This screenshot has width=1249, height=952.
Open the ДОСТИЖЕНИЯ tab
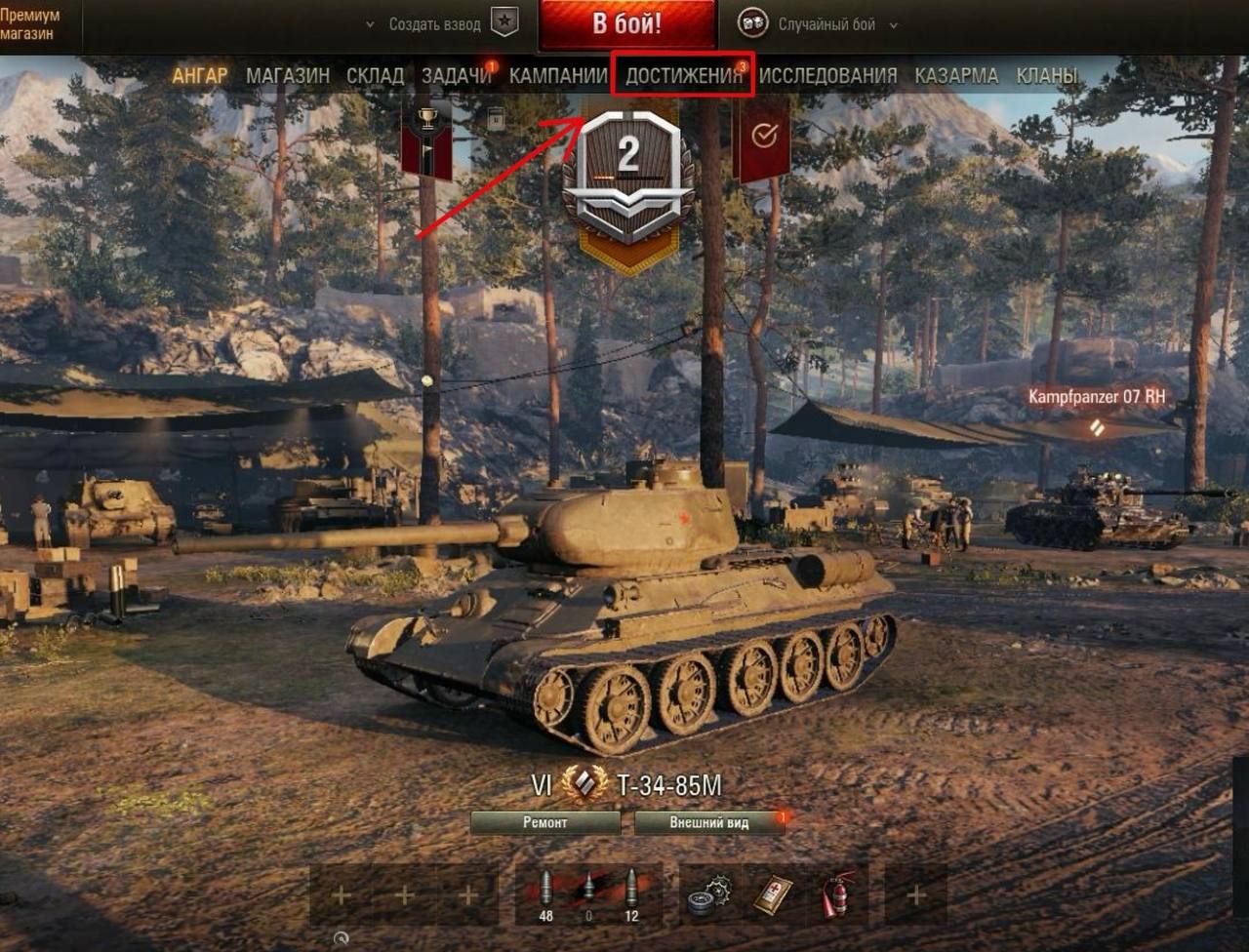[683, 76]
